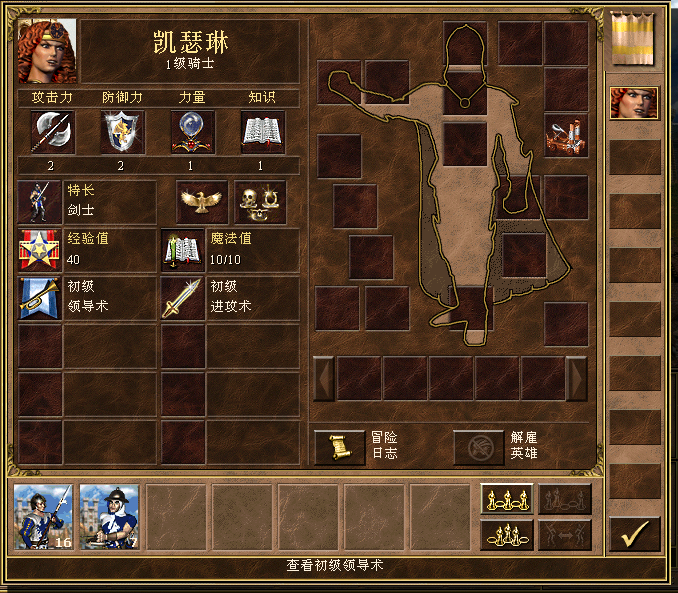View the defense (防御力) shield icon

pyautogui.click(x=122, y=132)
